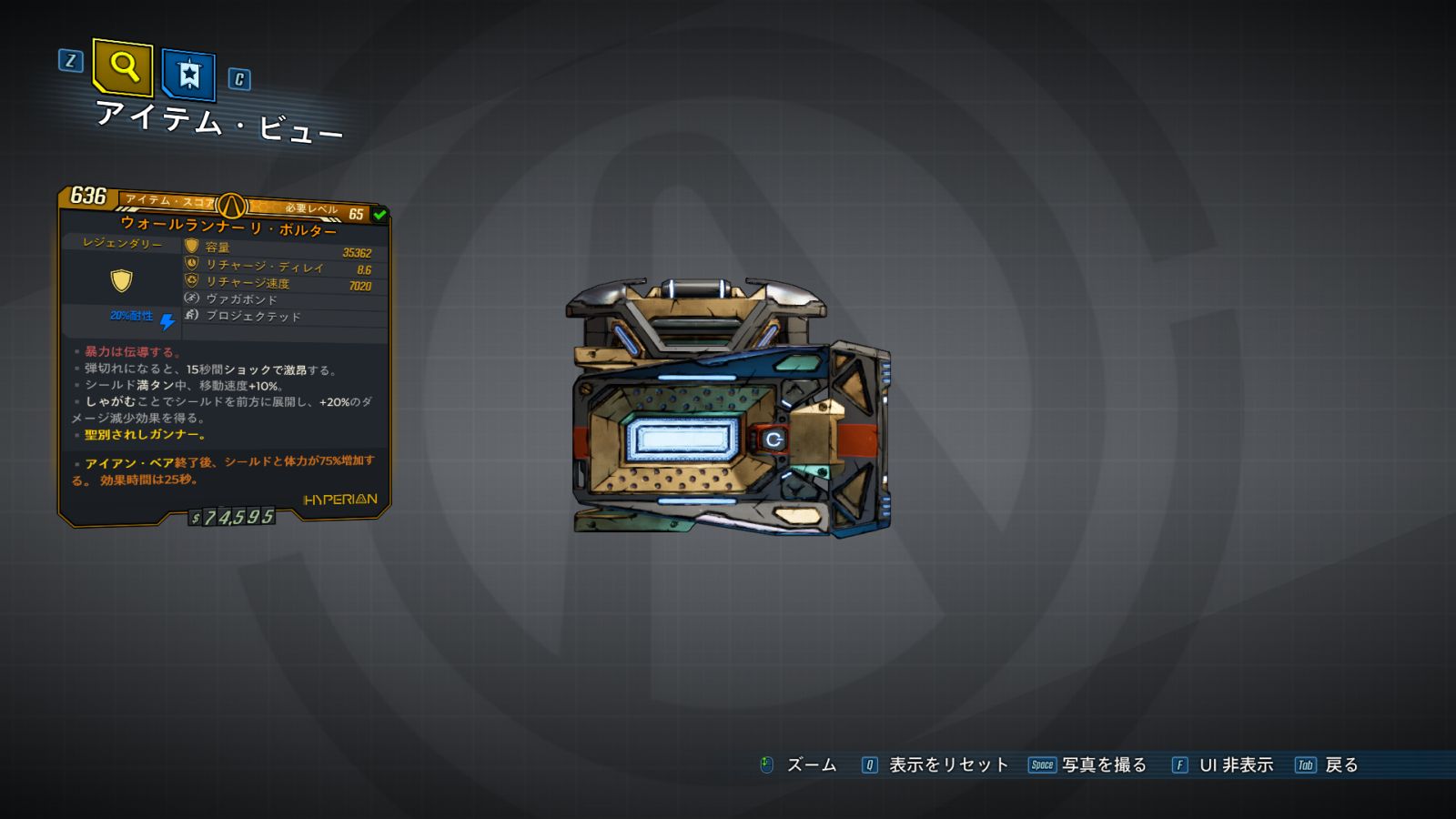This screenshot has width=1456, height=819.
Task: Hide the interface with UI 非表示
Action: (x=1235, y=765)
